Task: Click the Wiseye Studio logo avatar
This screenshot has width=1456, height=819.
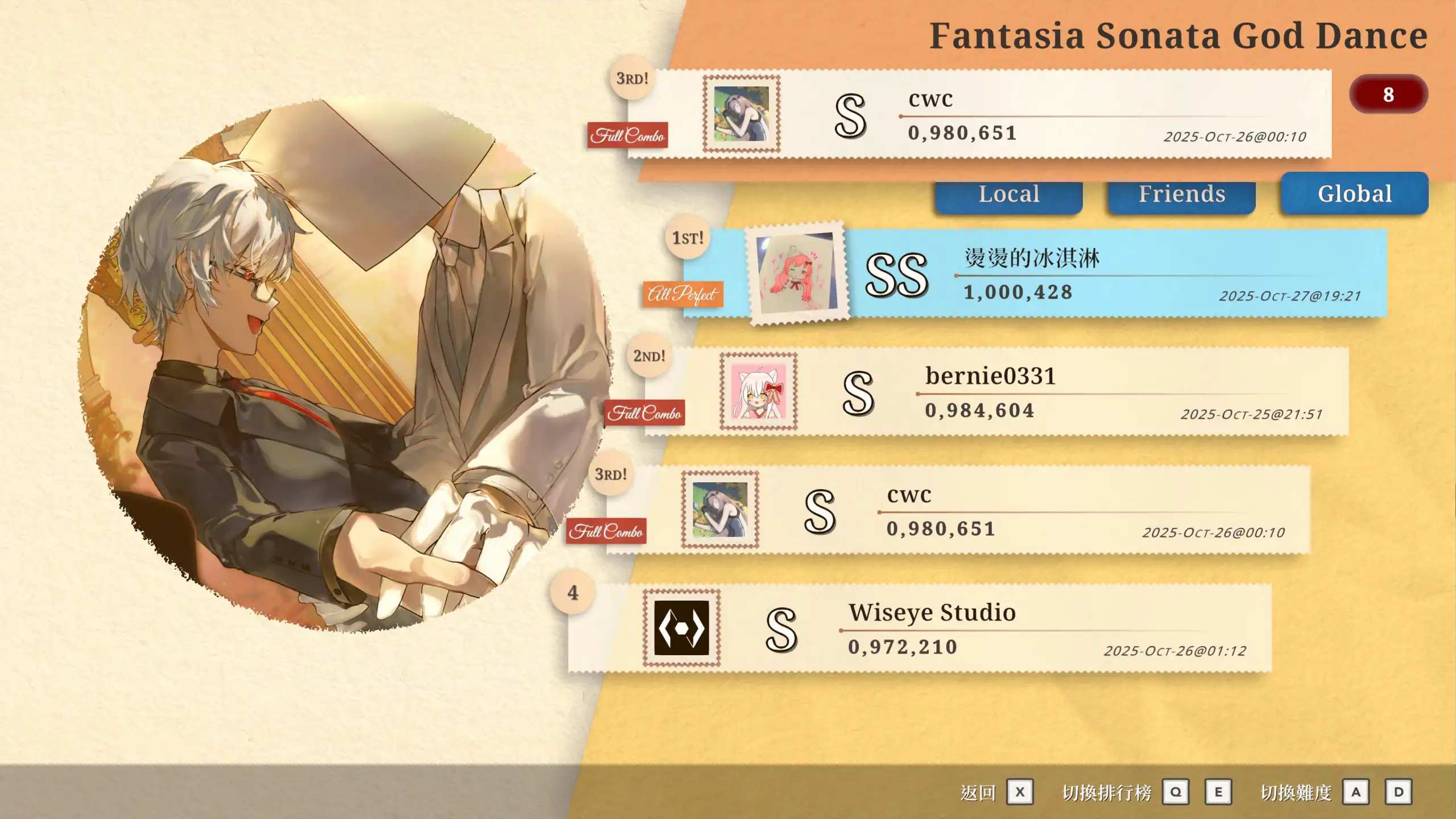Action: point(681,628)
